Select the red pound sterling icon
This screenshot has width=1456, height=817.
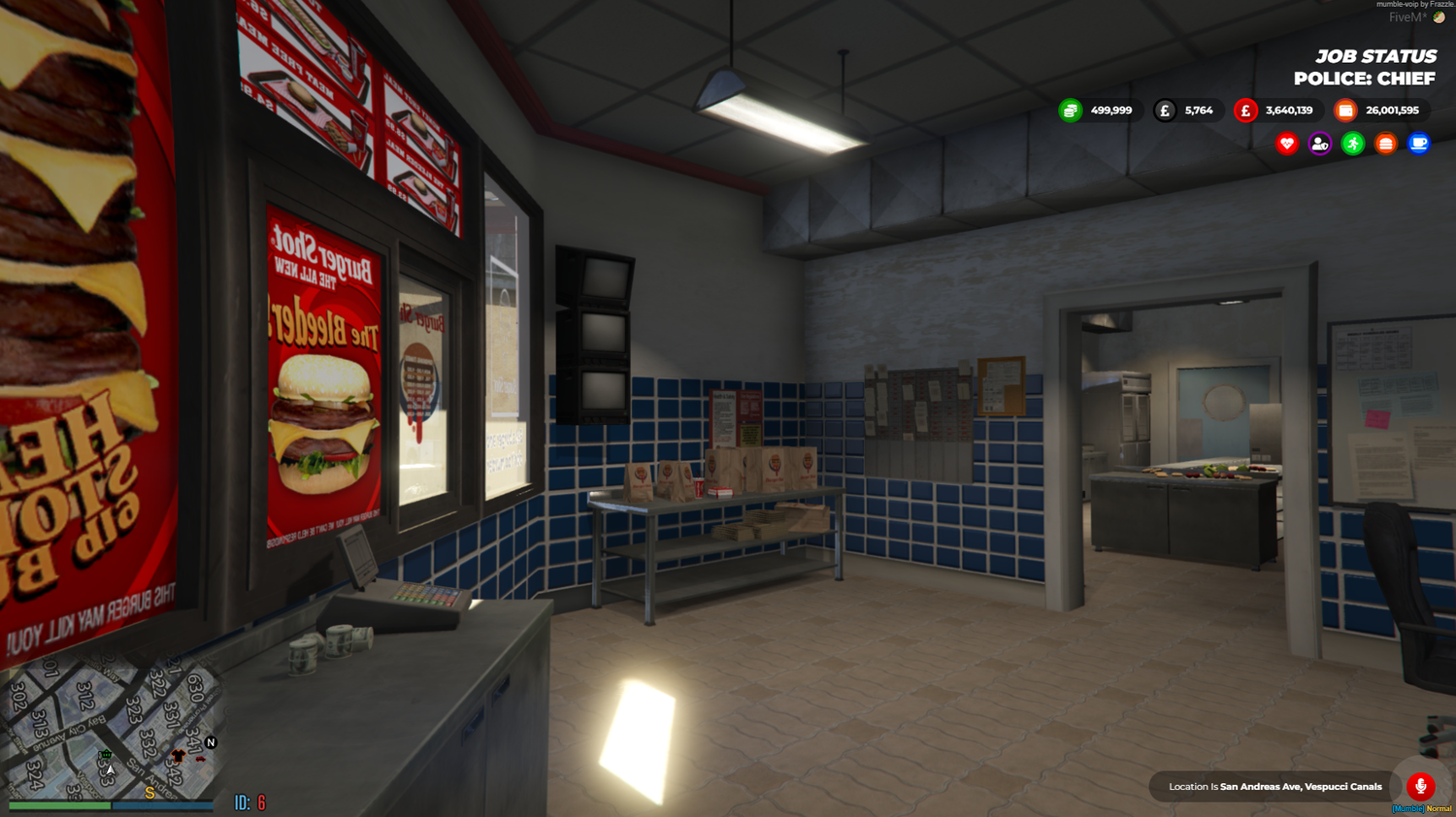point(1245,110)
